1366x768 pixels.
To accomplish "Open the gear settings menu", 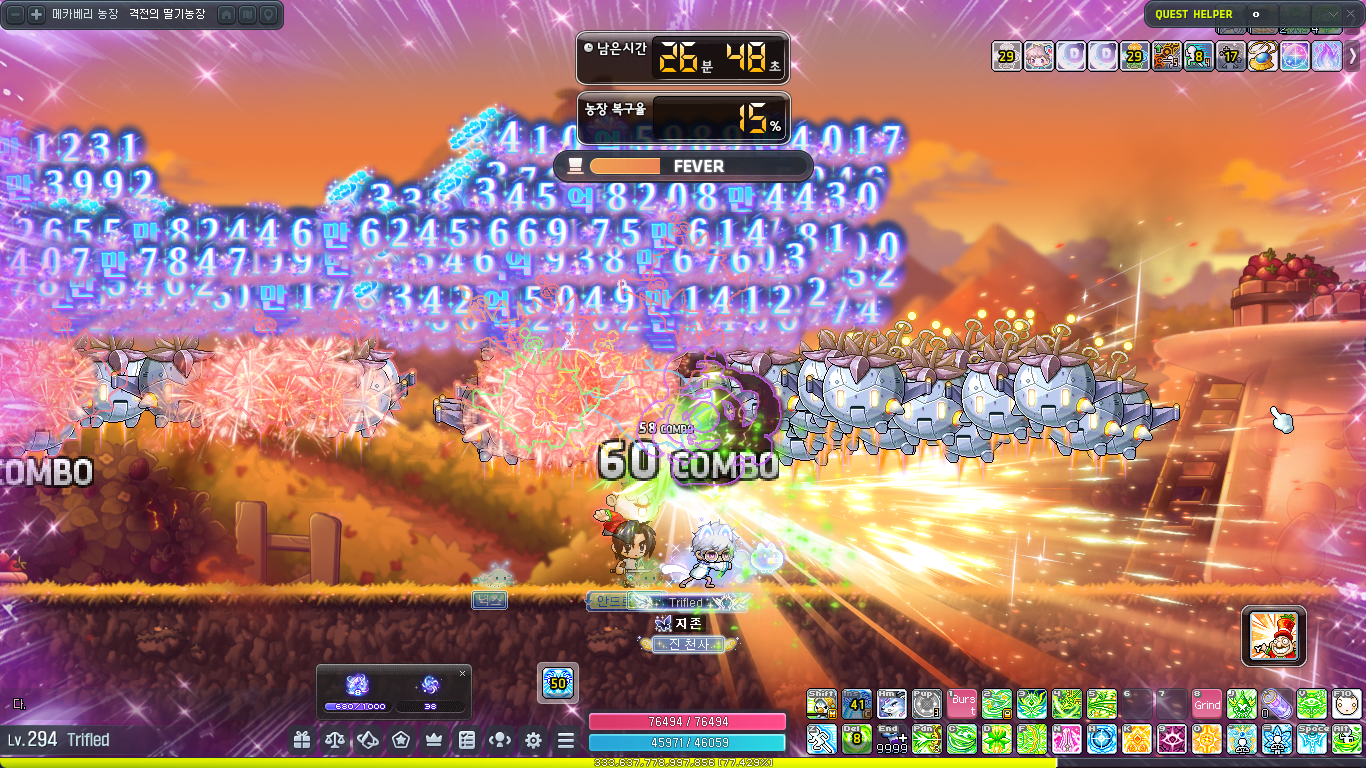I will [x=533, y=741].
